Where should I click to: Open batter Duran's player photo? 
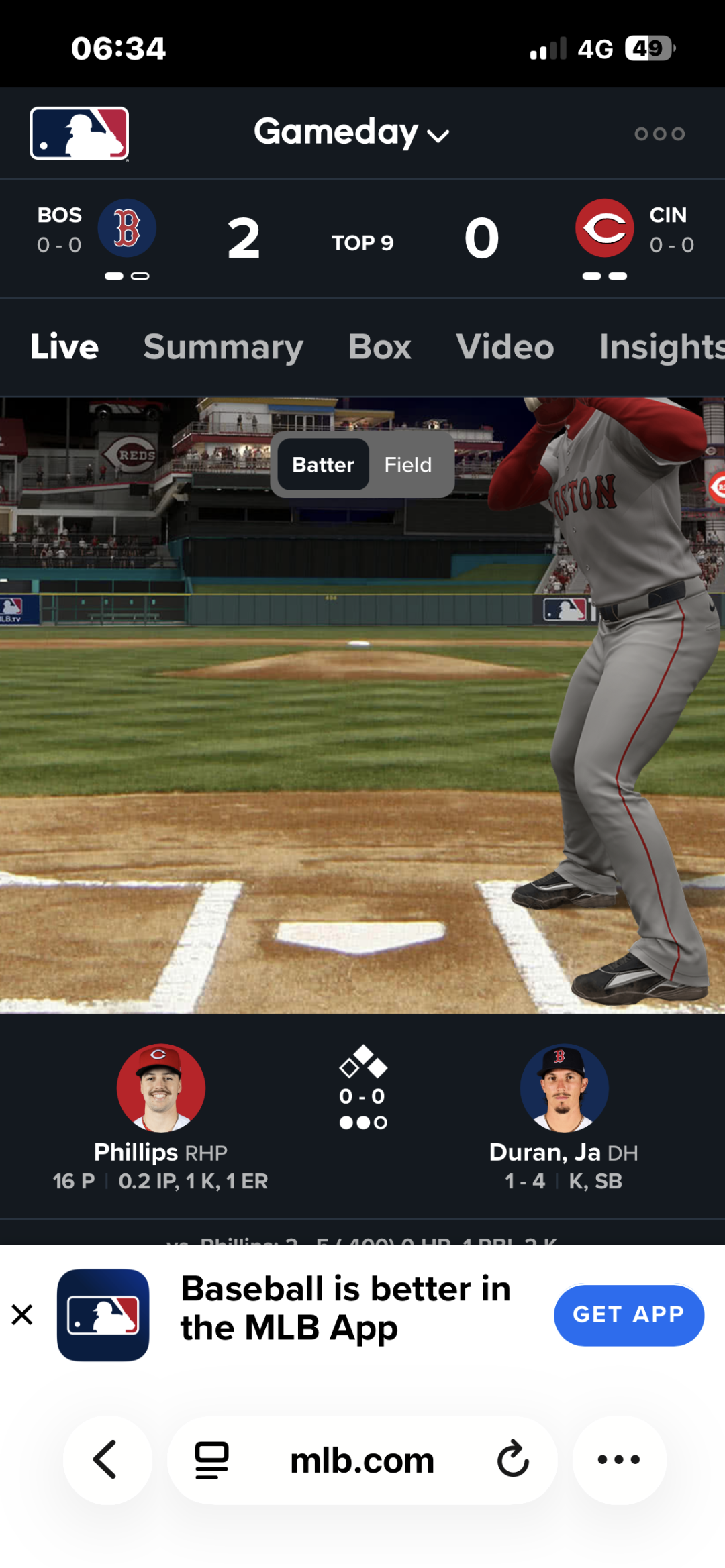tap(564, 1088)
